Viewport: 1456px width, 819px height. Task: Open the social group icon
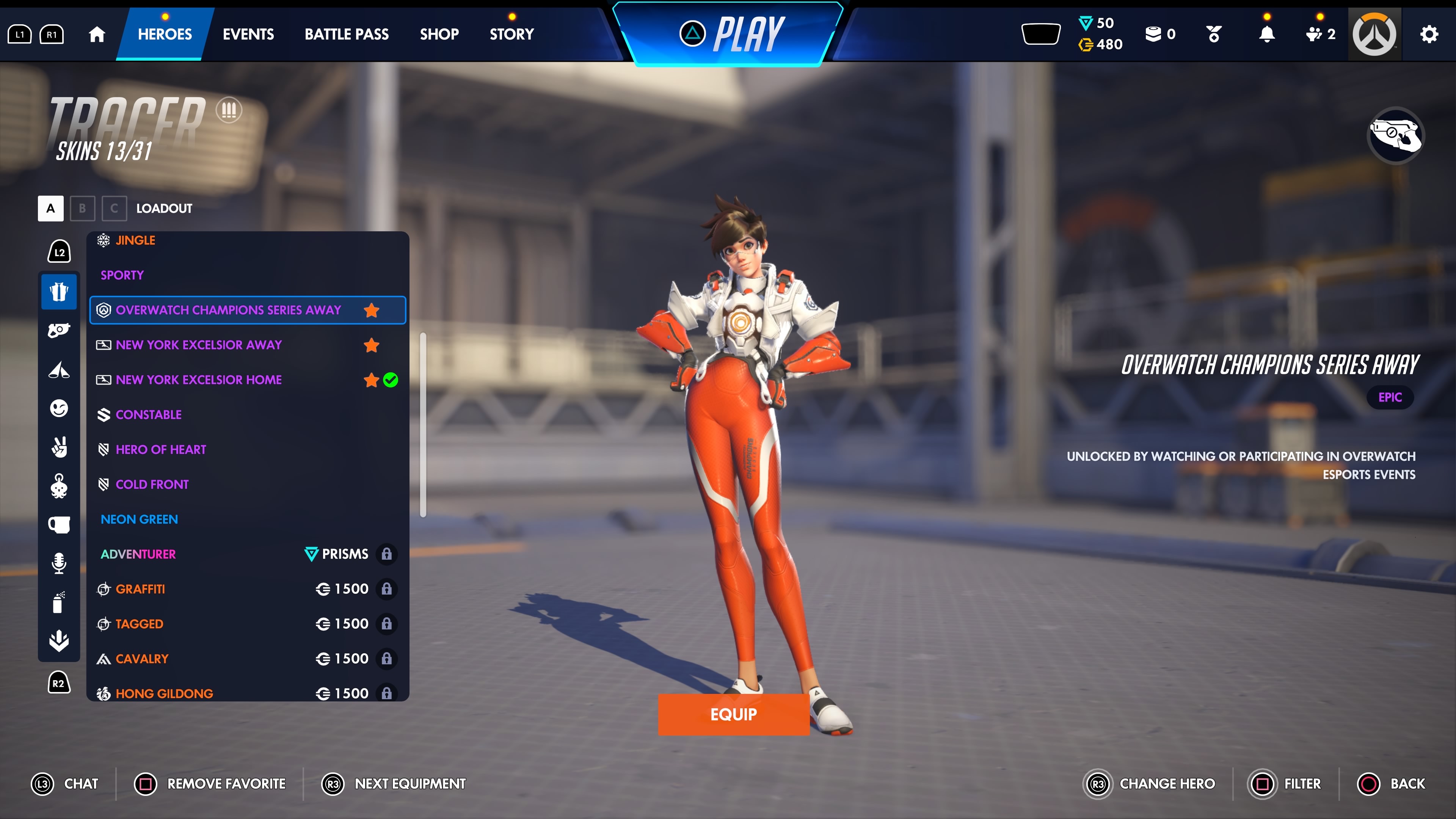1319,34
